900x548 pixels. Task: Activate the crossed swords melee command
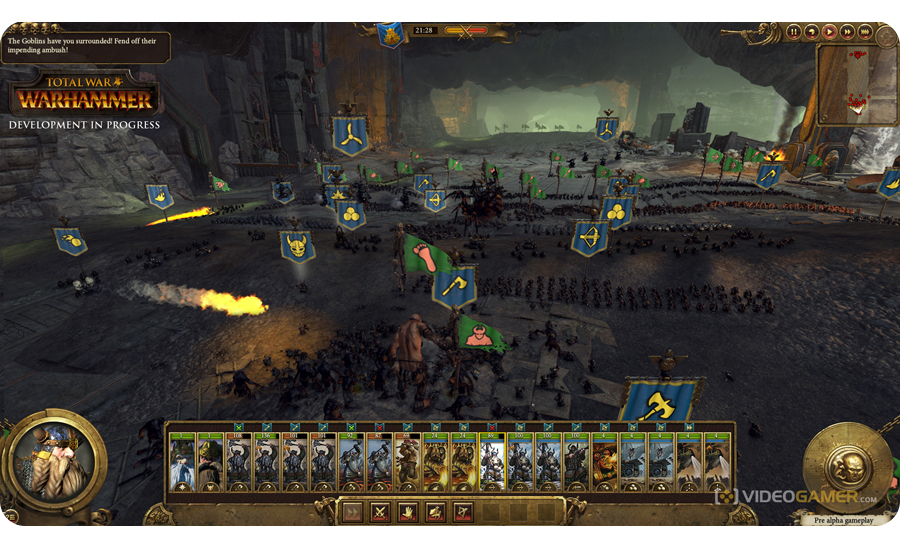coord(380,512)
